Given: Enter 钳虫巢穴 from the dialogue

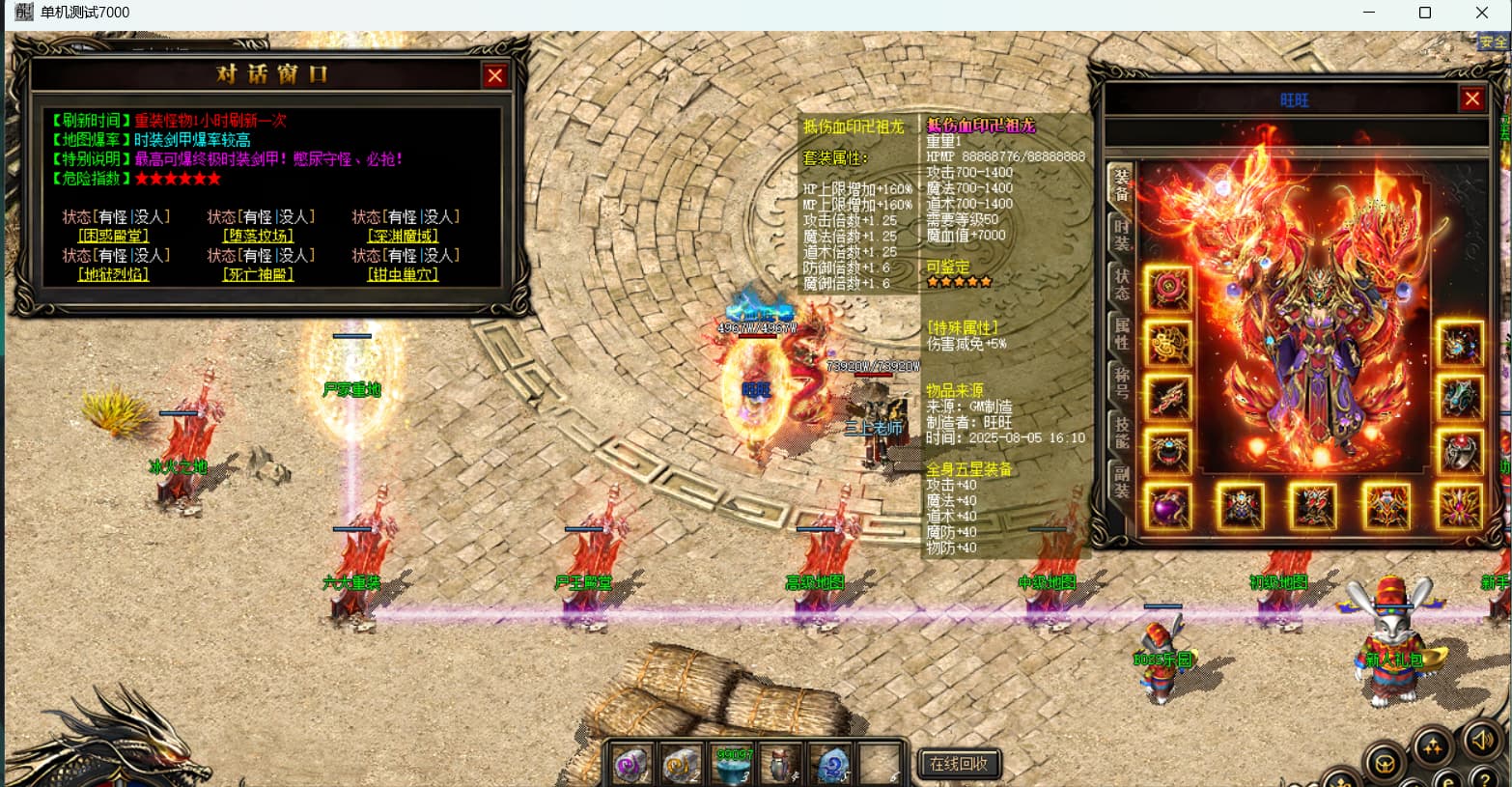Looking at the screenshot, I should point(403,274).
